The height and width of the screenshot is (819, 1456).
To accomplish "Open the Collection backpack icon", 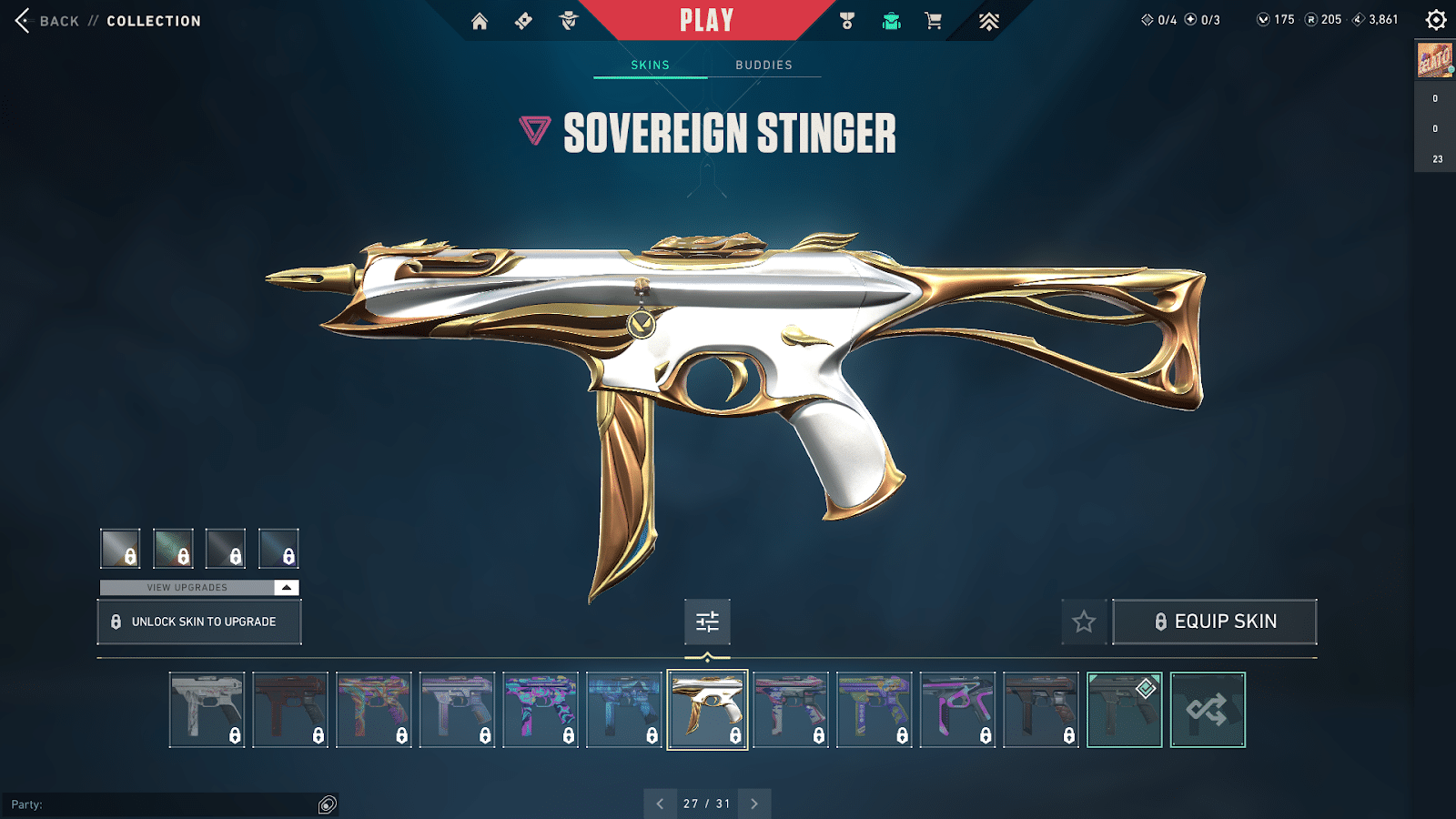I will pyautogui.click(x=891, y=19).
